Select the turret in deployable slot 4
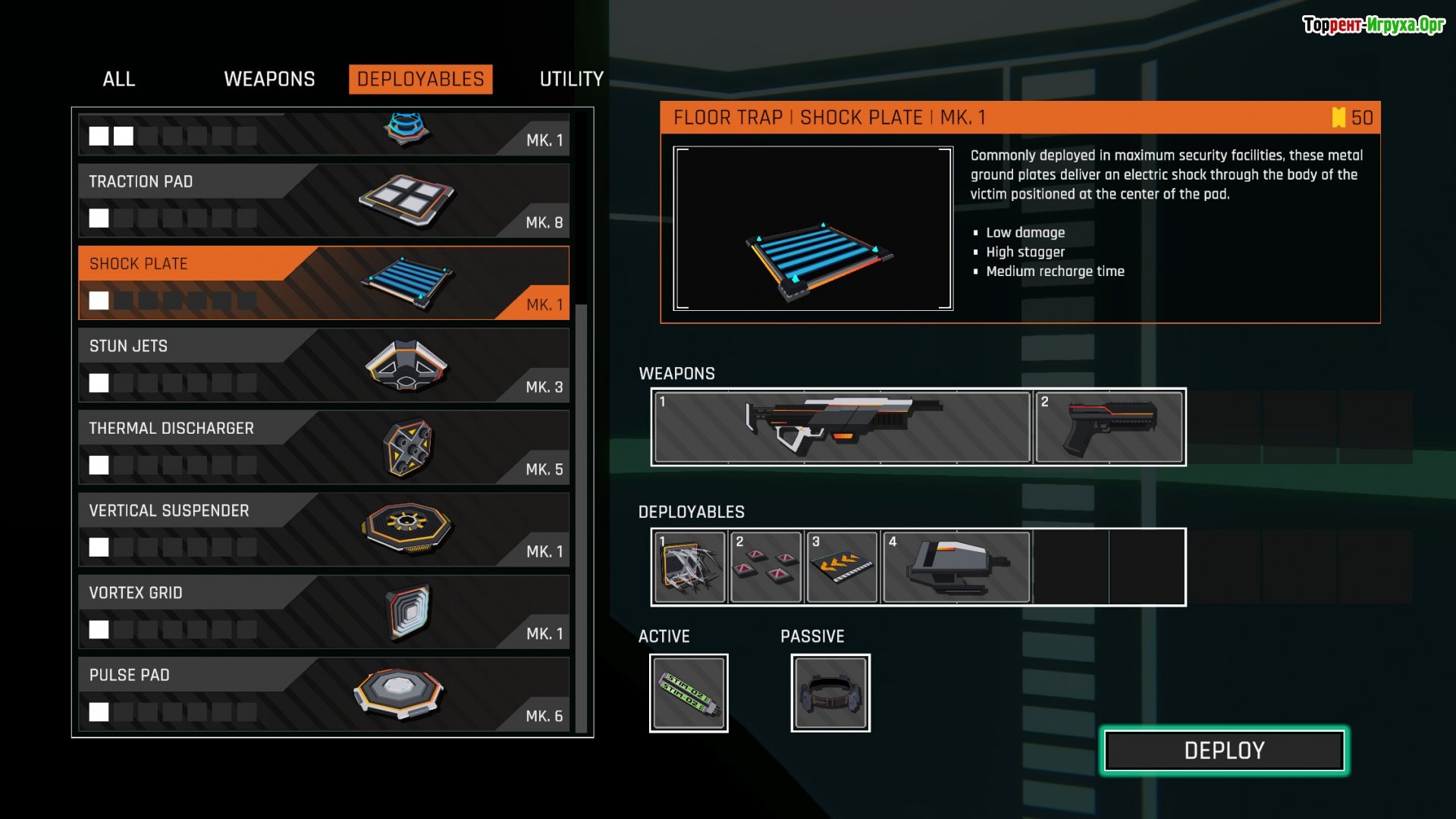 pyautogui.click(x=956, y=567)
